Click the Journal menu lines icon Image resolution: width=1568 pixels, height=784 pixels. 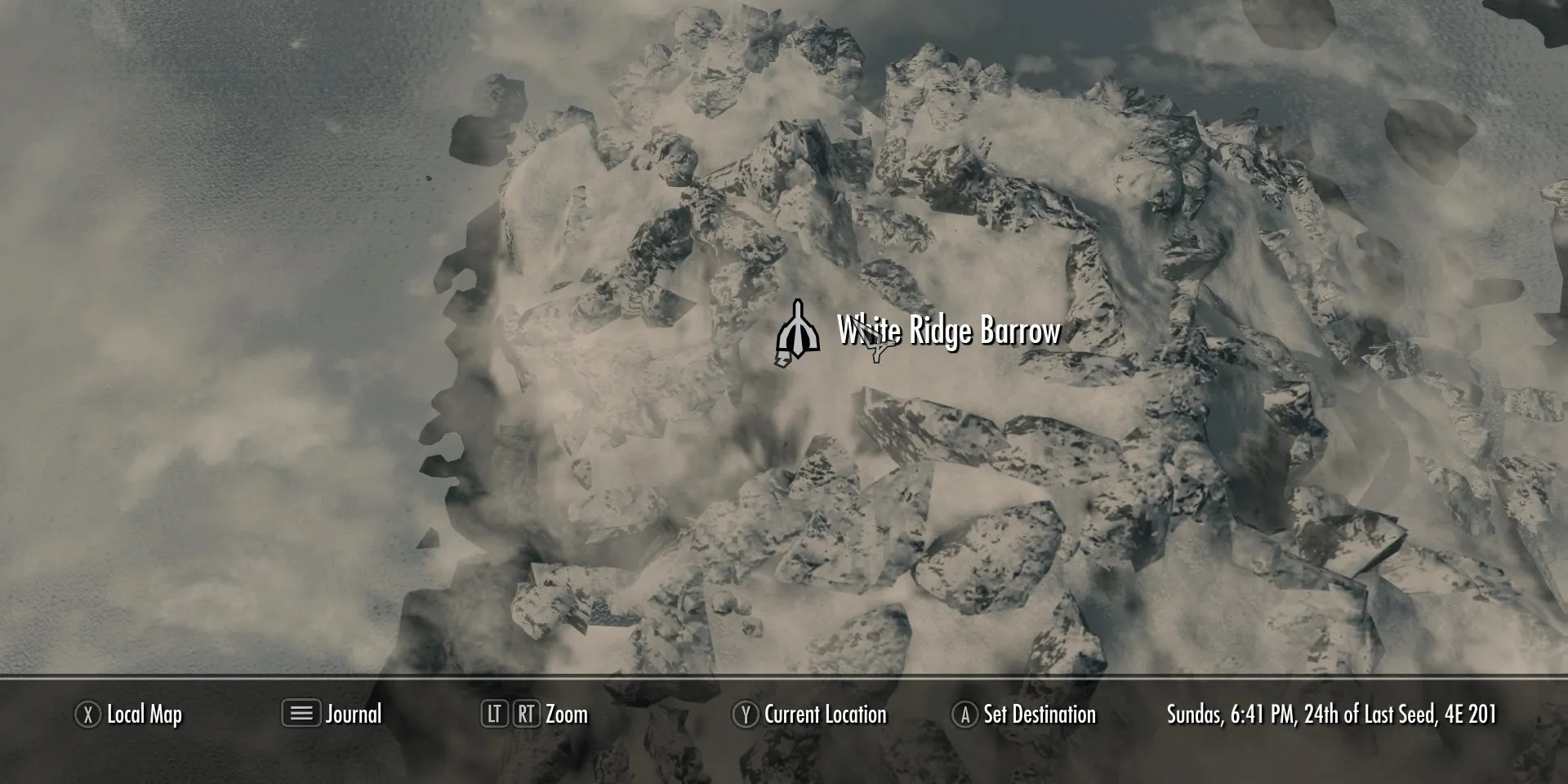(302, 715)
